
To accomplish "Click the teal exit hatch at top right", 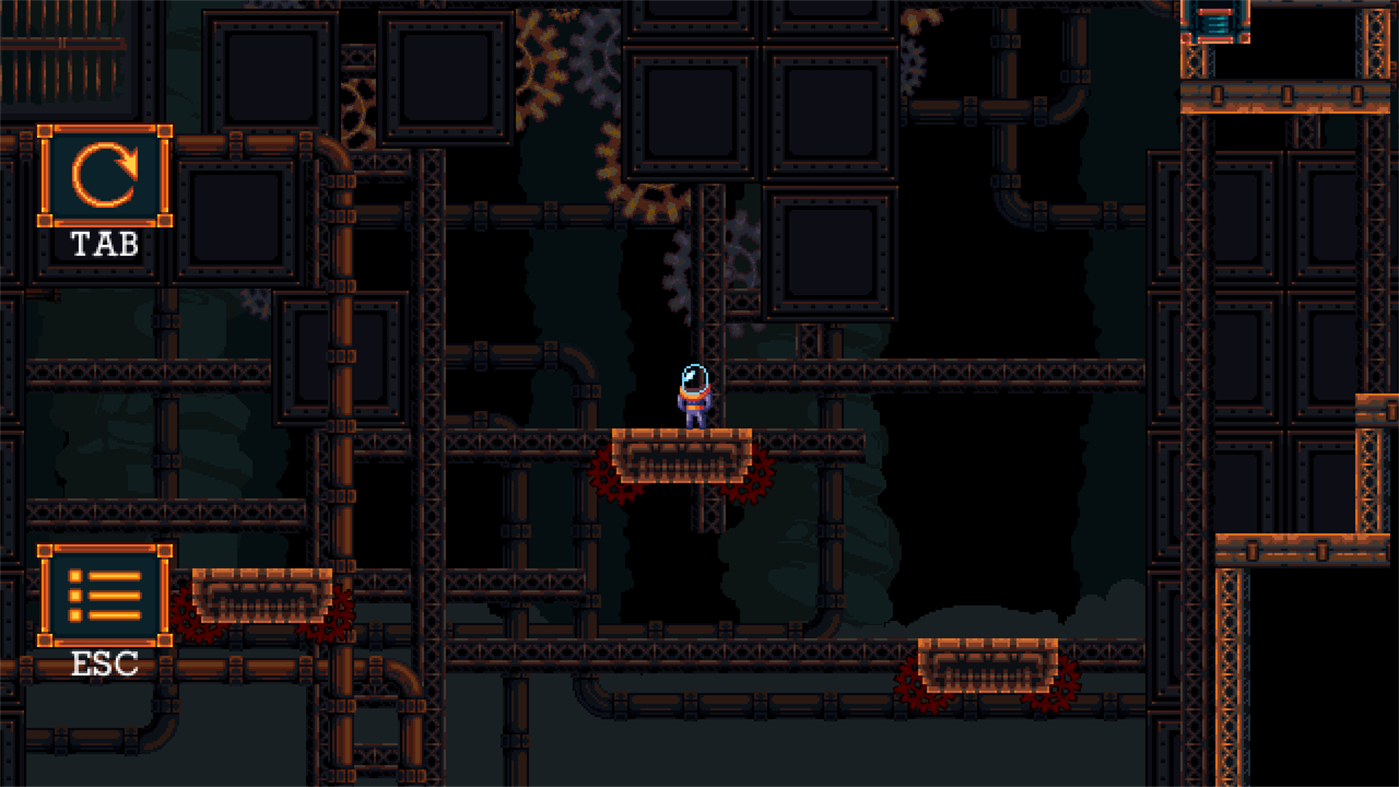I will pos(1215,22).
